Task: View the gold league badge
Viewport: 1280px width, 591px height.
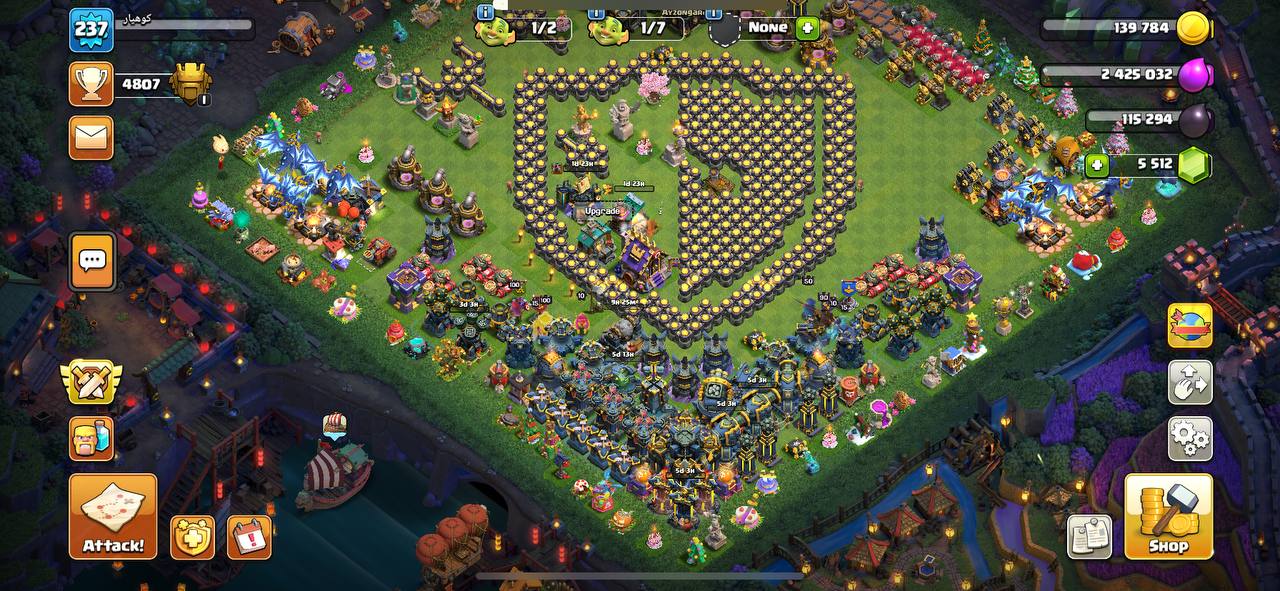Action: point(190,84)
